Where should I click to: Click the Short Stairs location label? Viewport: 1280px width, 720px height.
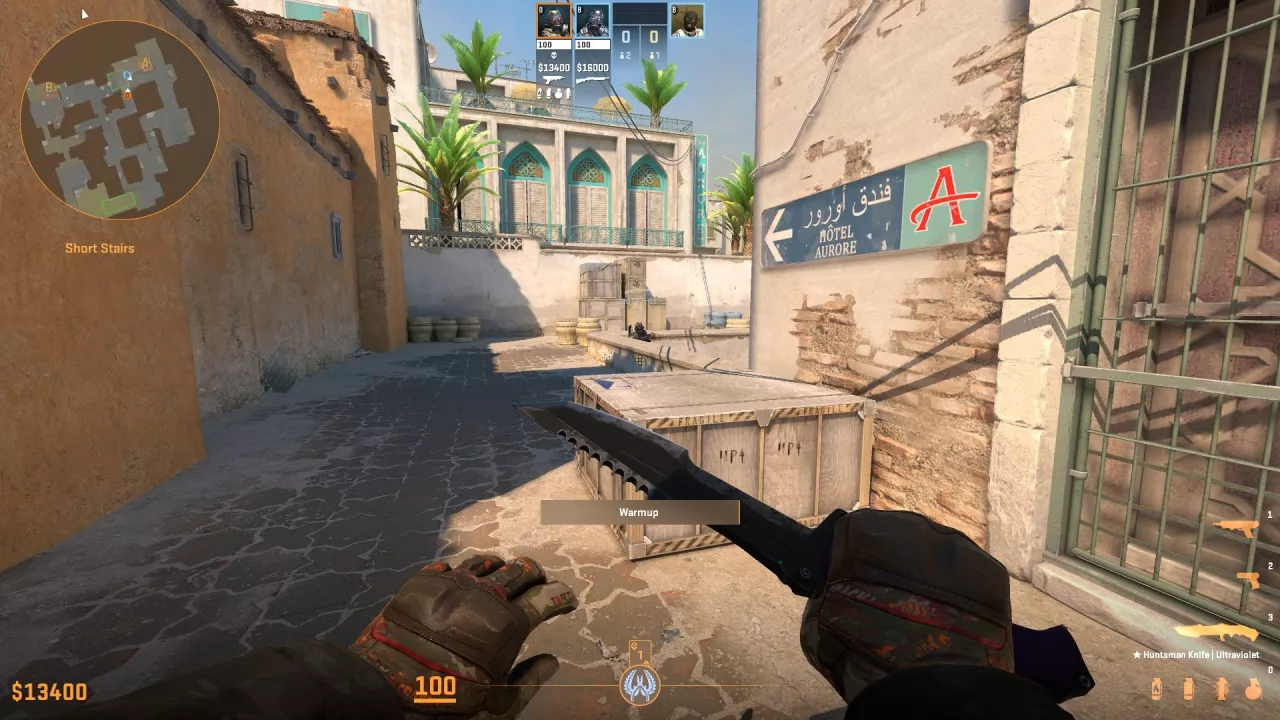(x=99, y=247)
